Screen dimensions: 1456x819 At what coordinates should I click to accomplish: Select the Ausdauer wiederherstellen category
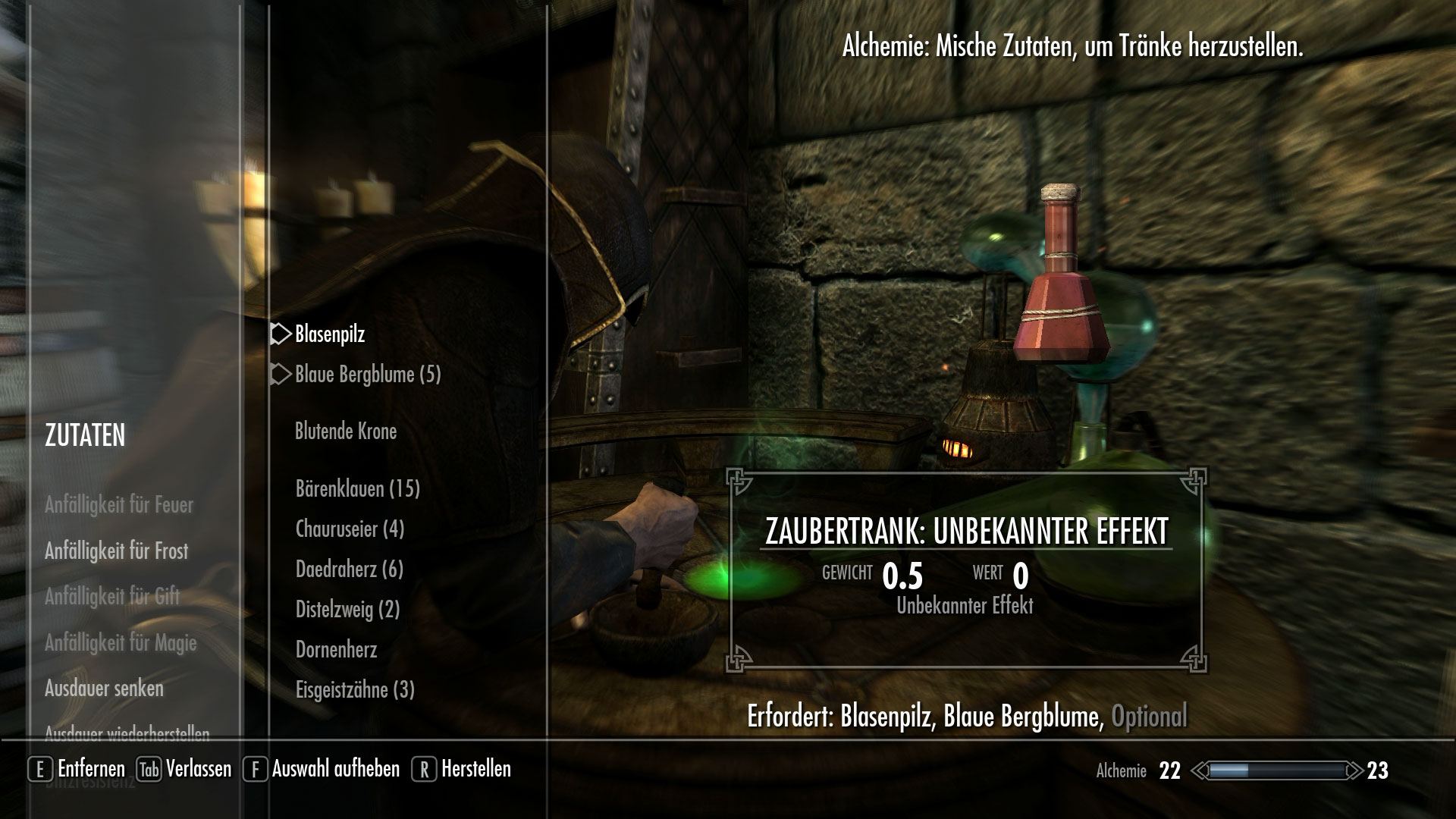coord(128,733)
